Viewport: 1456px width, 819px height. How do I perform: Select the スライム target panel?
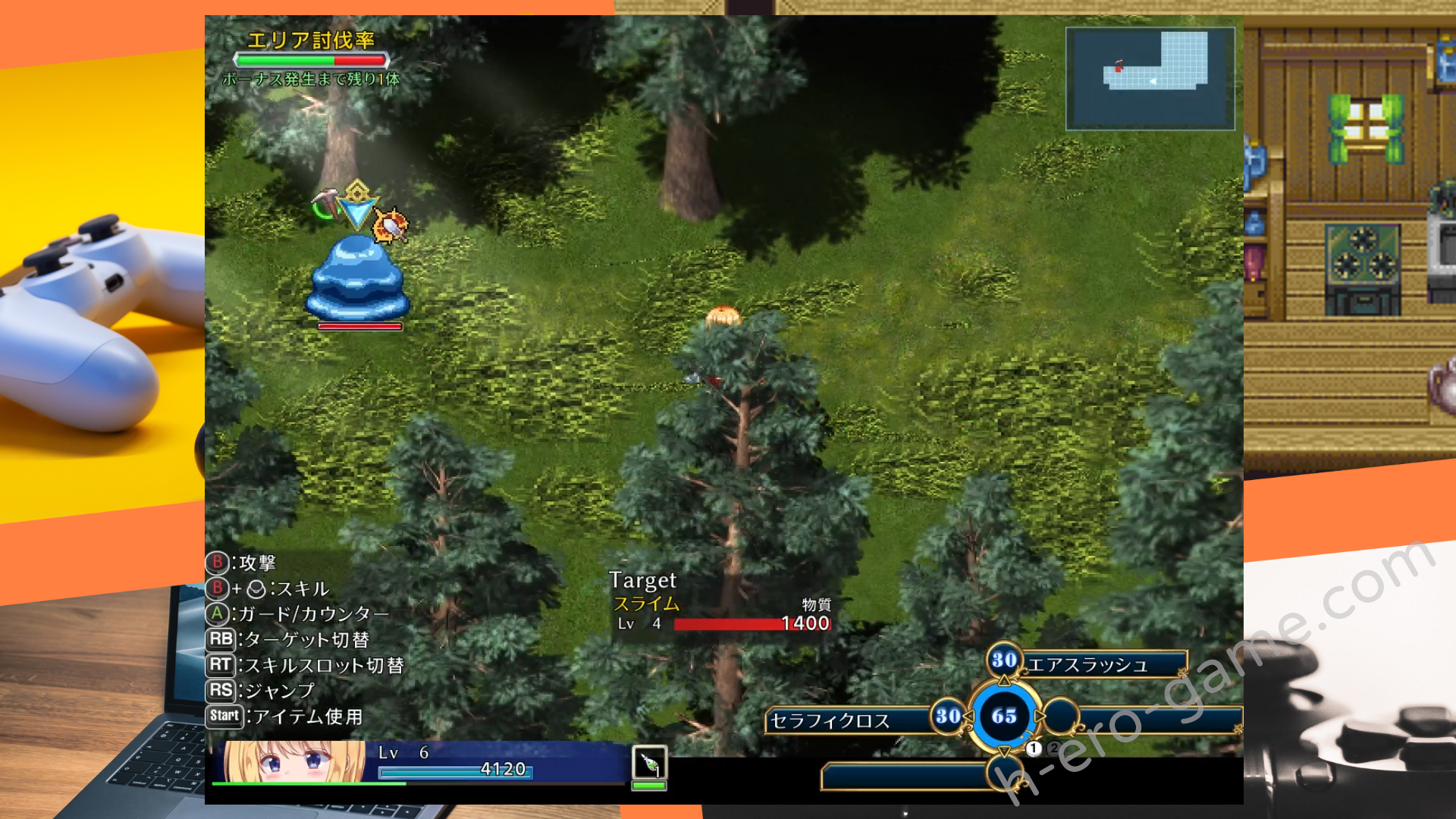coord(720,604)
